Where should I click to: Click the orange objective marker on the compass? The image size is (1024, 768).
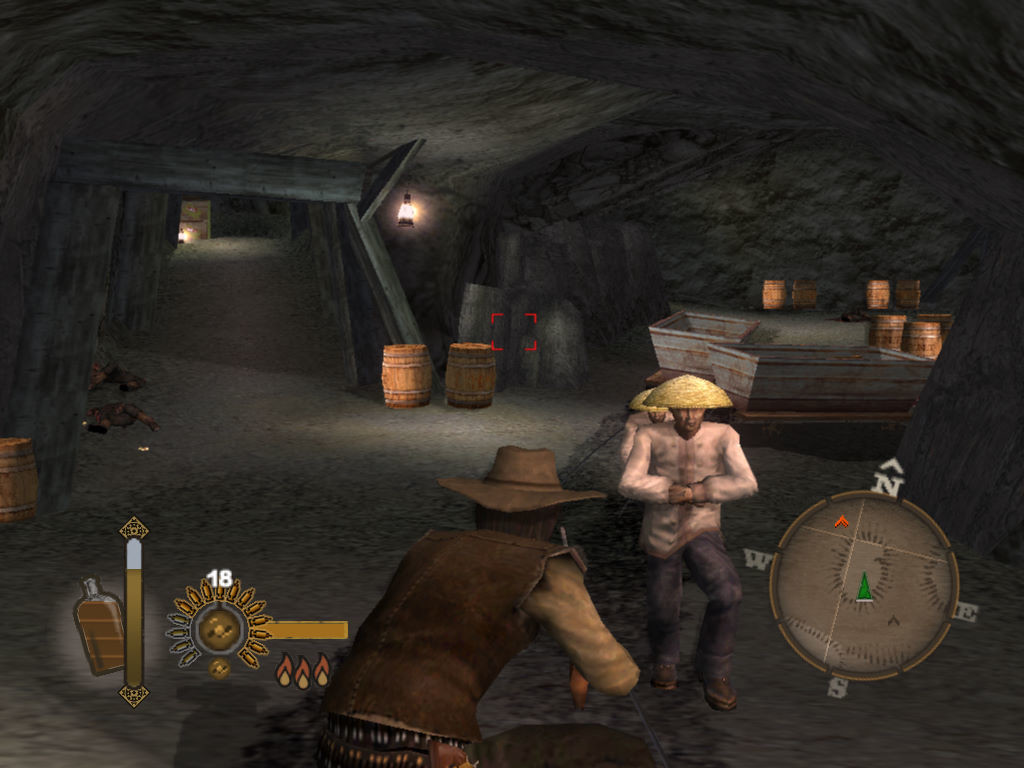point(841,521)
